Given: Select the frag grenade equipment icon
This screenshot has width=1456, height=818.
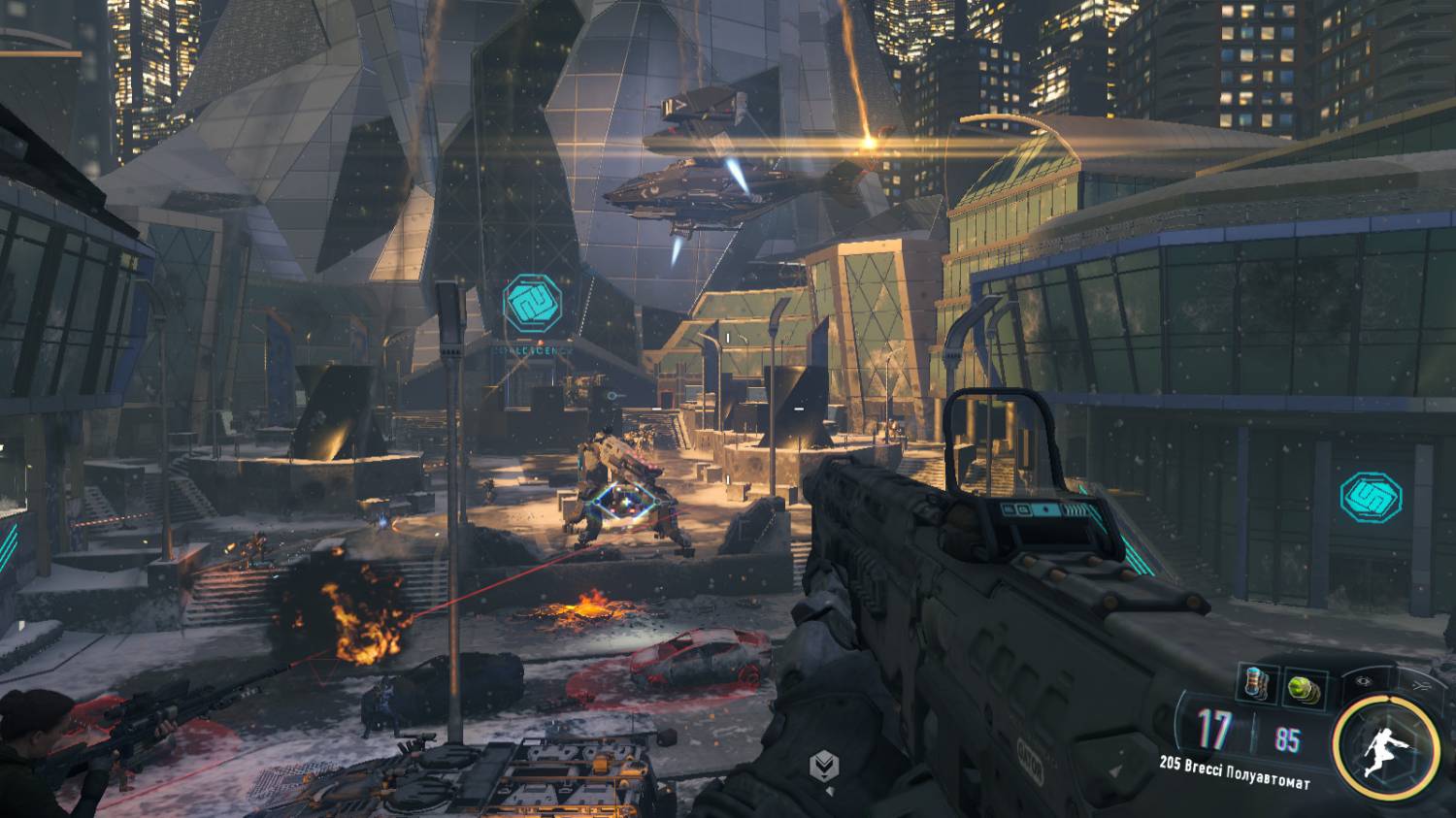Looking at the screenshot, I should (1256, 682).
